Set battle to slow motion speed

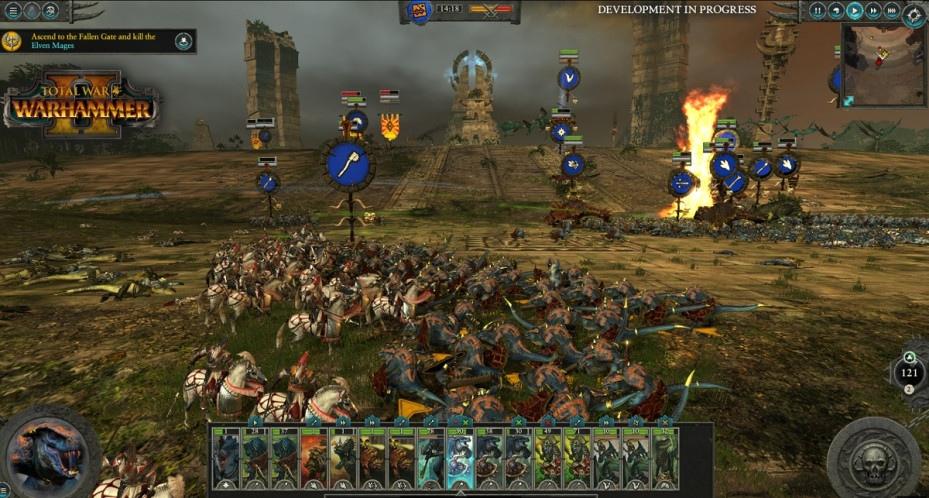pos(836,11)
